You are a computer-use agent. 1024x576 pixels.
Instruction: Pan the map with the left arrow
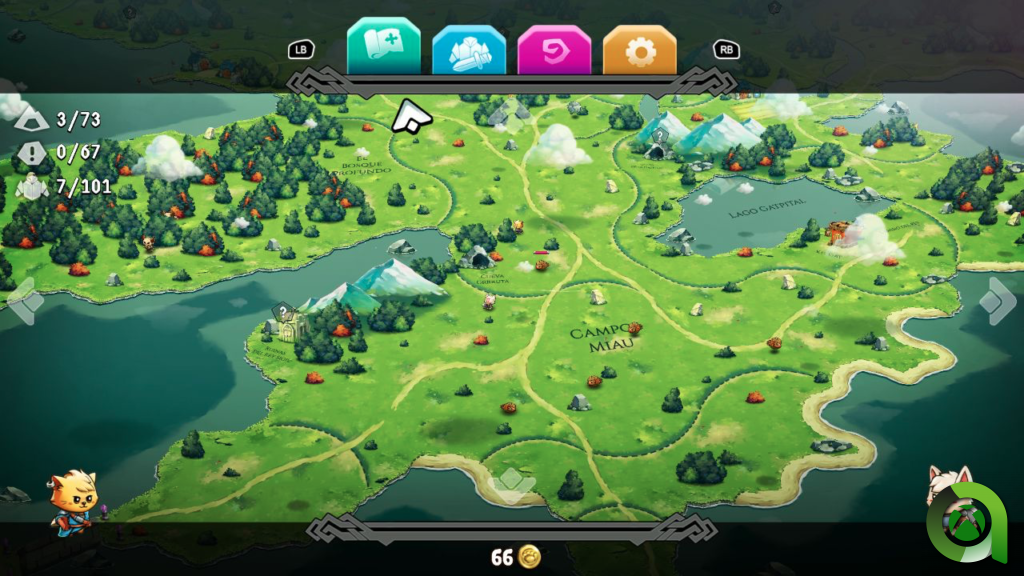coord(23,301)
